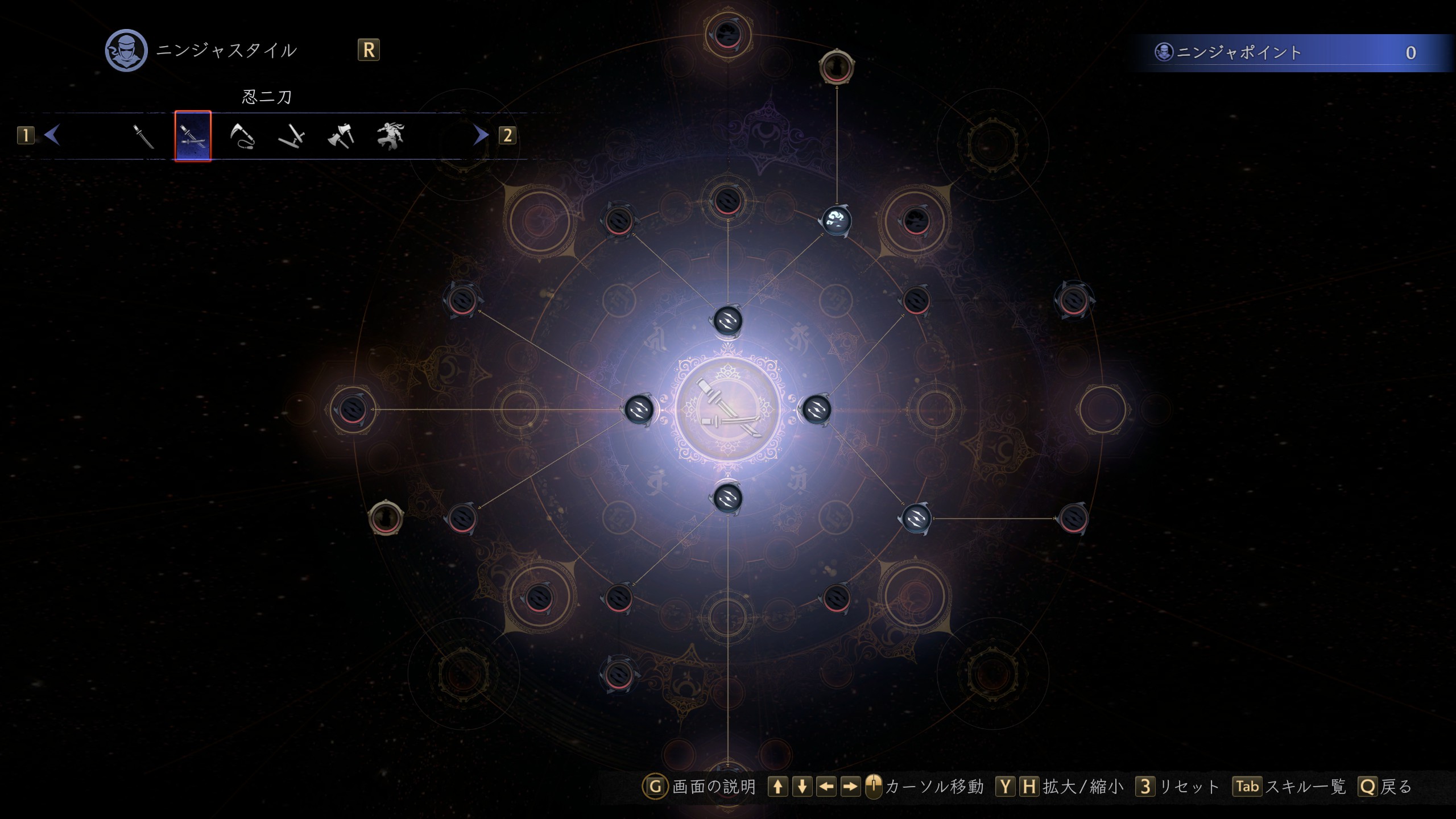Select the far-left node on the horizontal line
This screenshot has height=819, width=1456.
pos(352,409)
